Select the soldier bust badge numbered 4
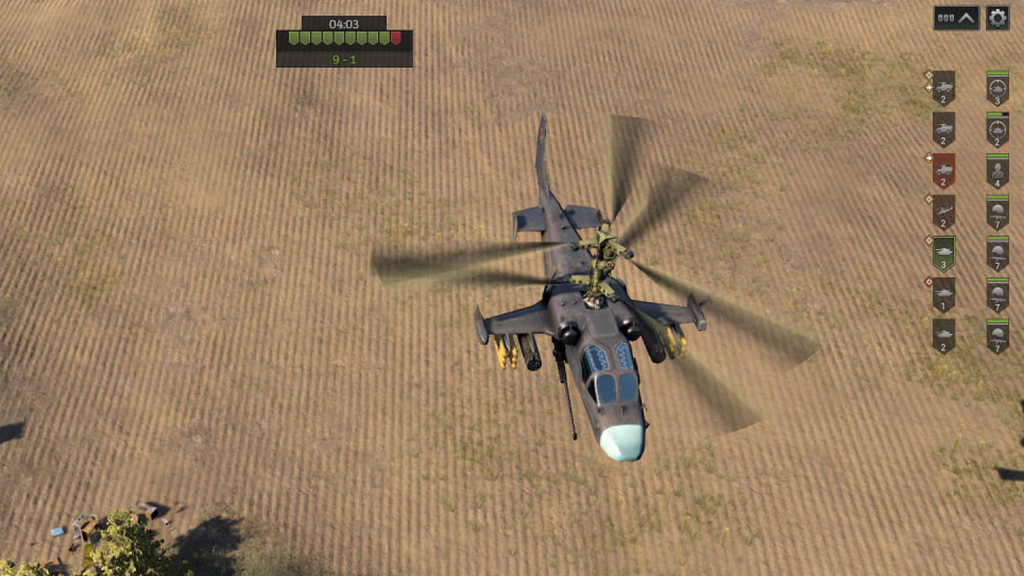 coord(997,170)
